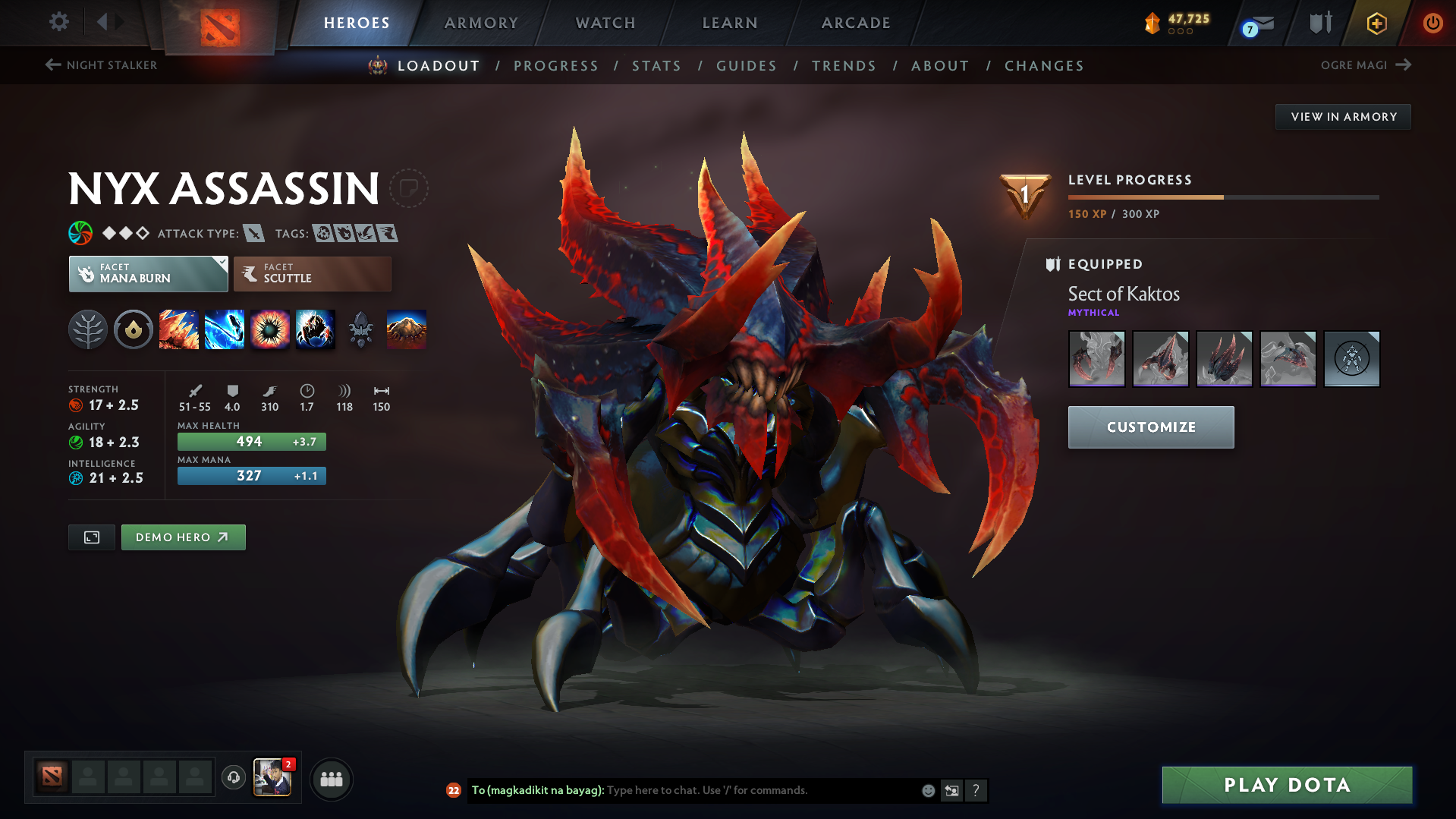This screenshot has width=1456, height=819.
Task: Switch to the STATS tab
Action: point(656,65)
